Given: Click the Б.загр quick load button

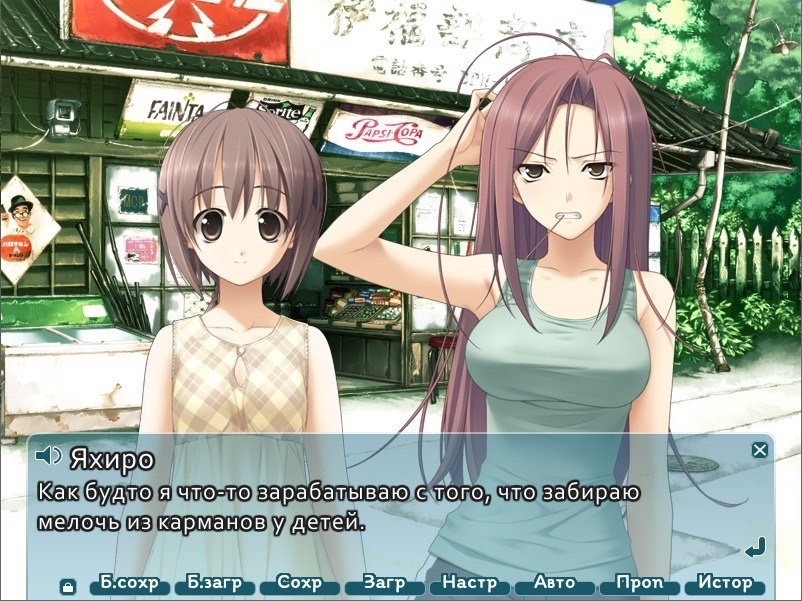Looking at the screenshot, I should [x=214, y=583].
